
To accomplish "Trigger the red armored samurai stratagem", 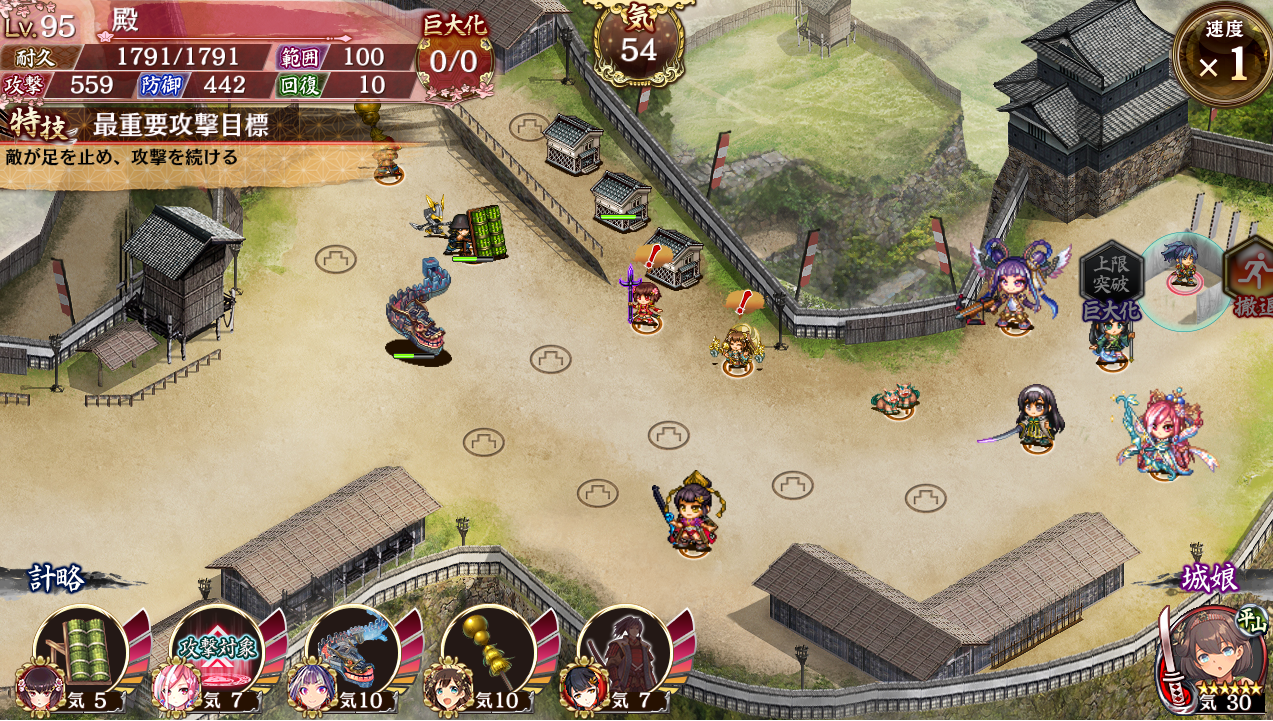I will coord(624,652).
